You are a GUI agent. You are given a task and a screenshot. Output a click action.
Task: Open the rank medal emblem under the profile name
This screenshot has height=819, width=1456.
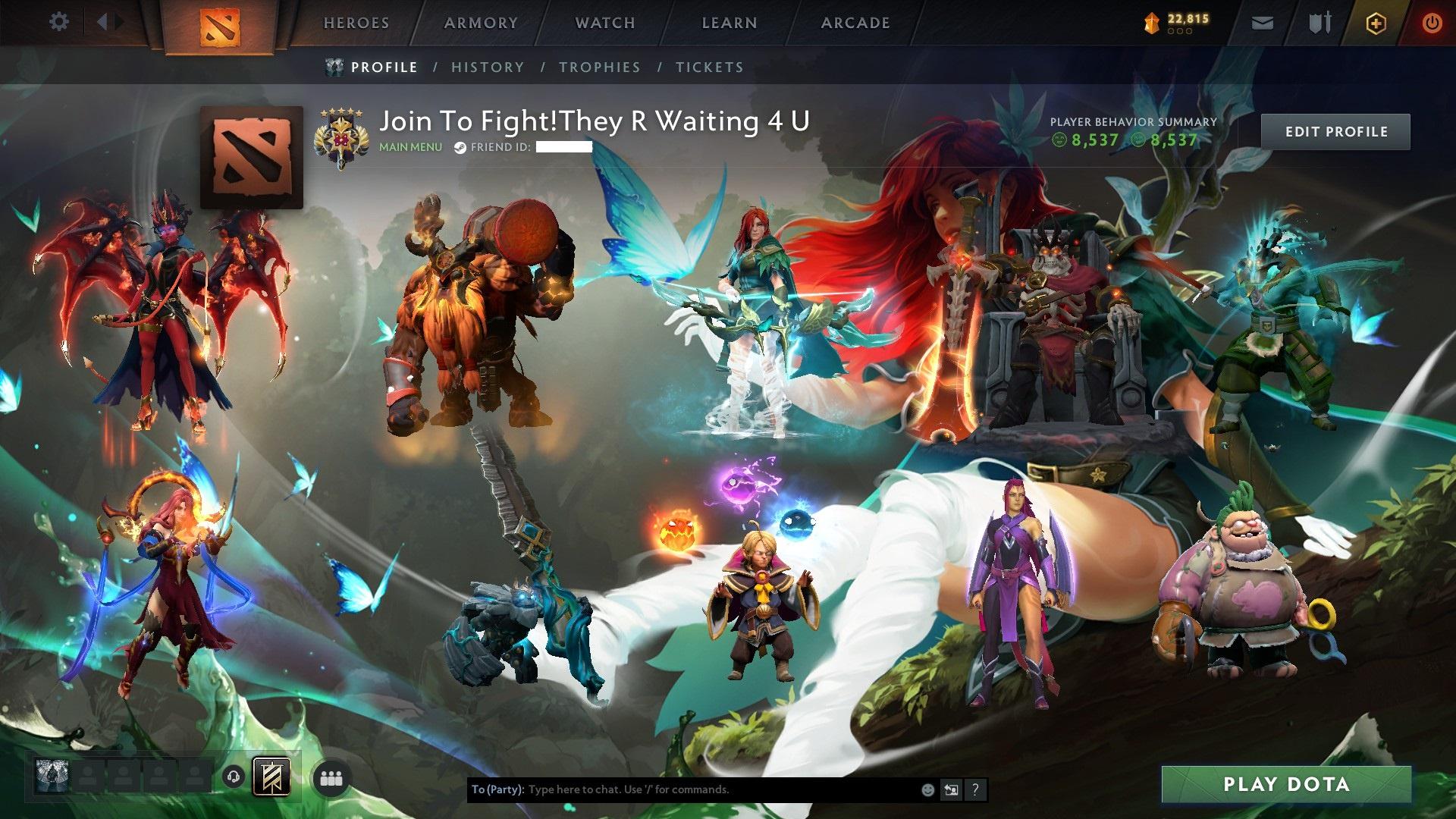click(343, 136)
